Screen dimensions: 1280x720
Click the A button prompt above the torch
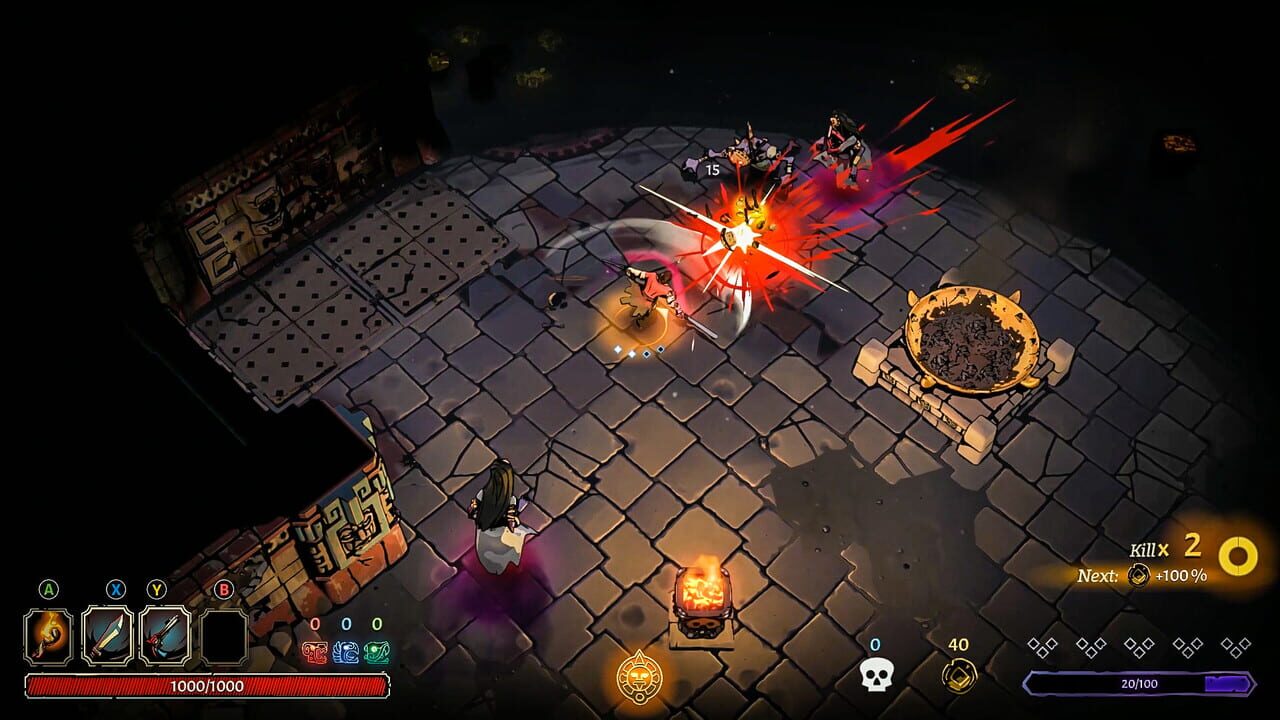click(47, 589)
